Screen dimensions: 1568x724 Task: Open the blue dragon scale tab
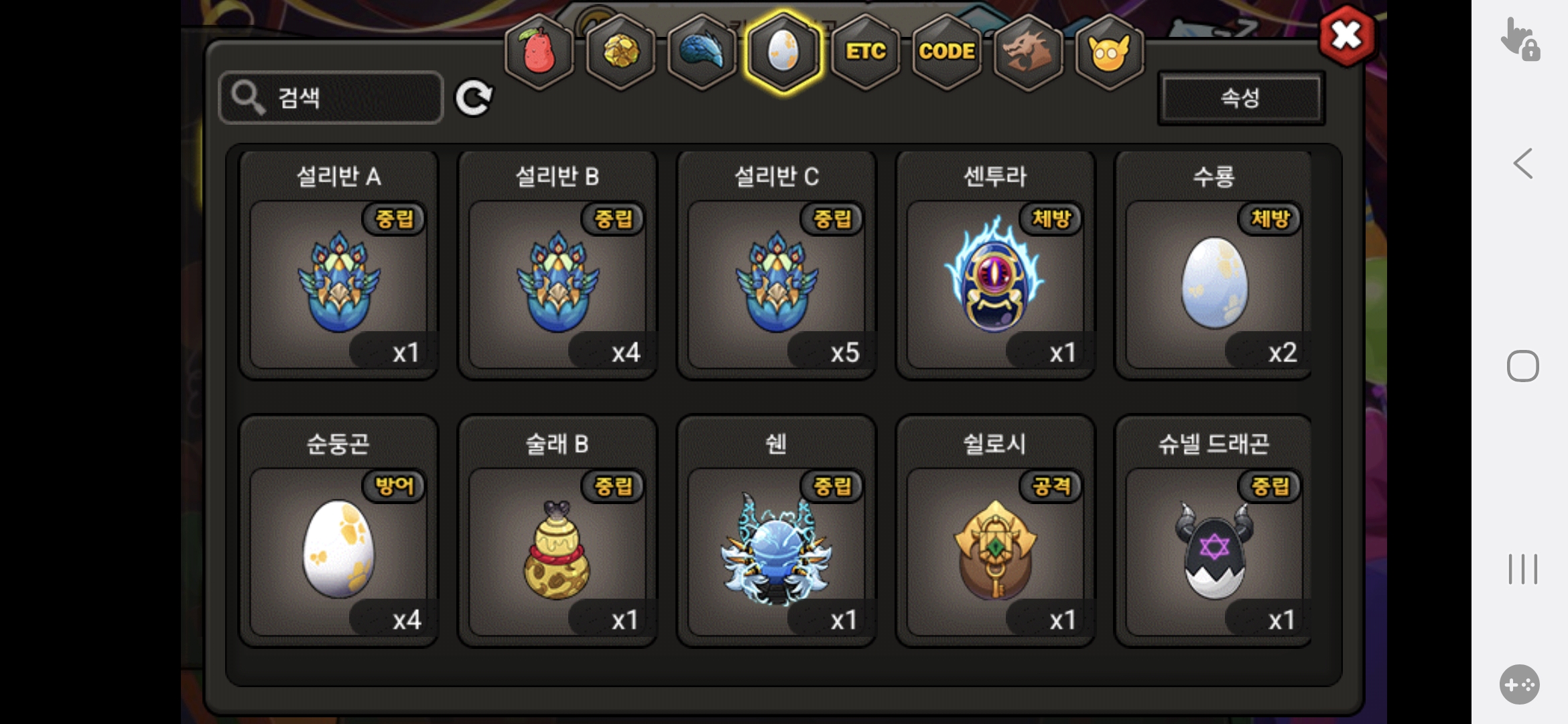tap(702, 52)
